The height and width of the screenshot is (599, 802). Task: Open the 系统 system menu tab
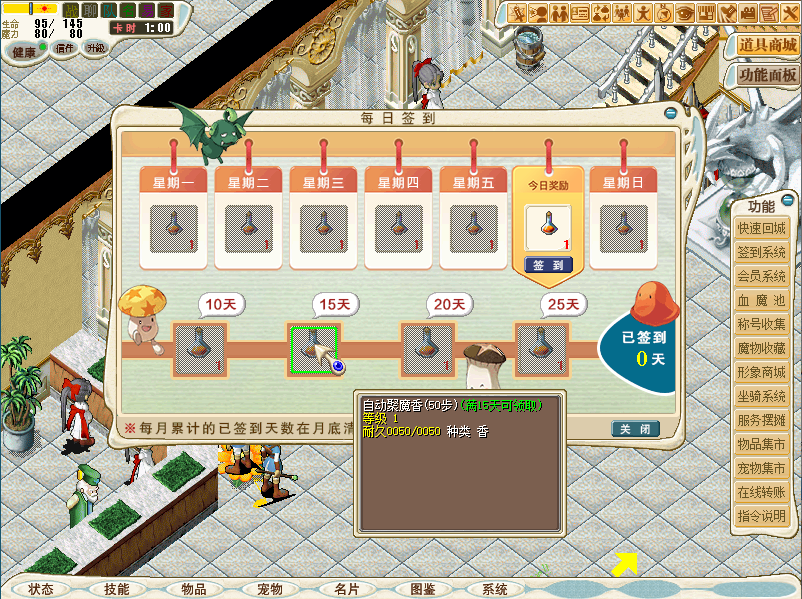coord(495,589)
